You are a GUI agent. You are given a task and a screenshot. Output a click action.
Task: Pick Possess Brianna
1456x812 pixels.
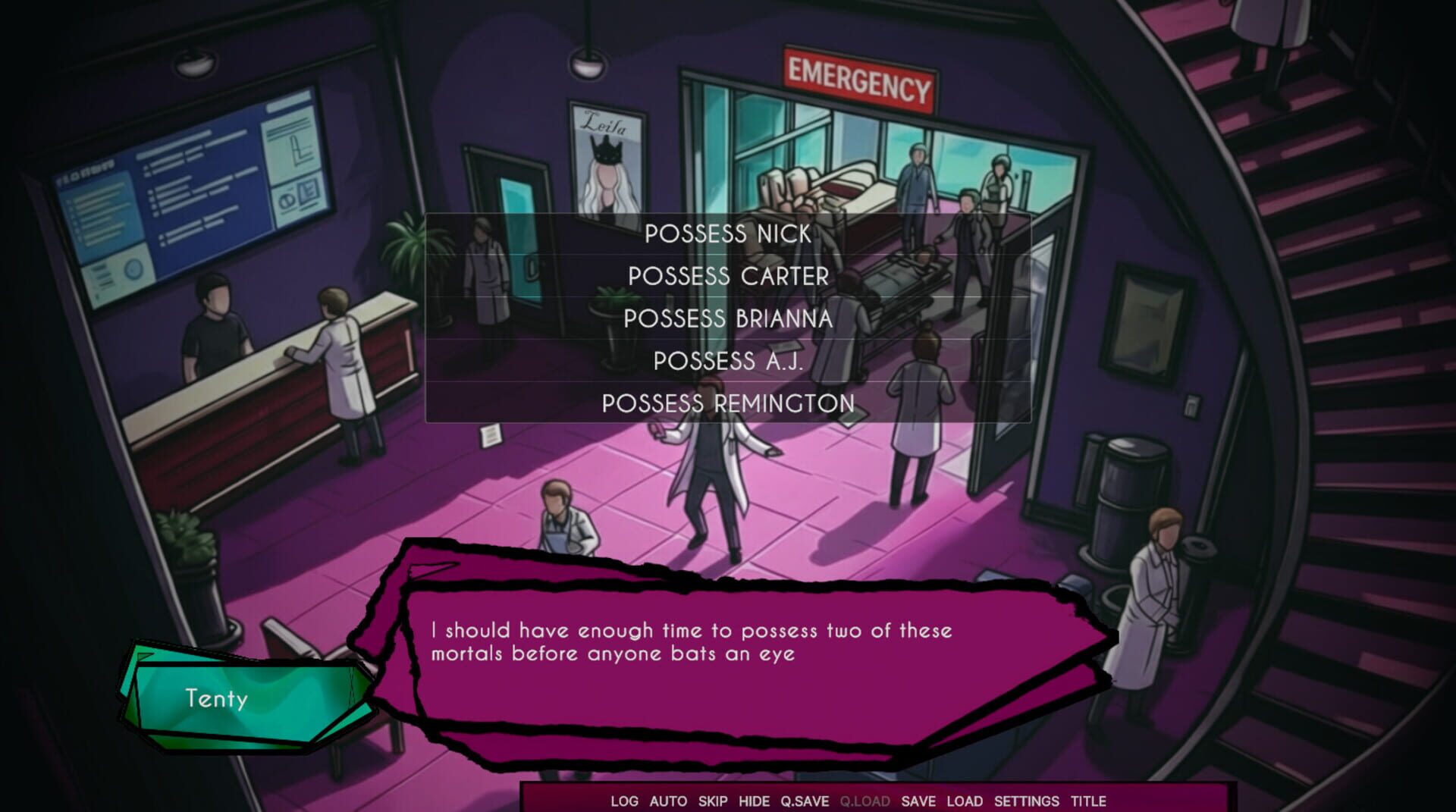point(728,320)
